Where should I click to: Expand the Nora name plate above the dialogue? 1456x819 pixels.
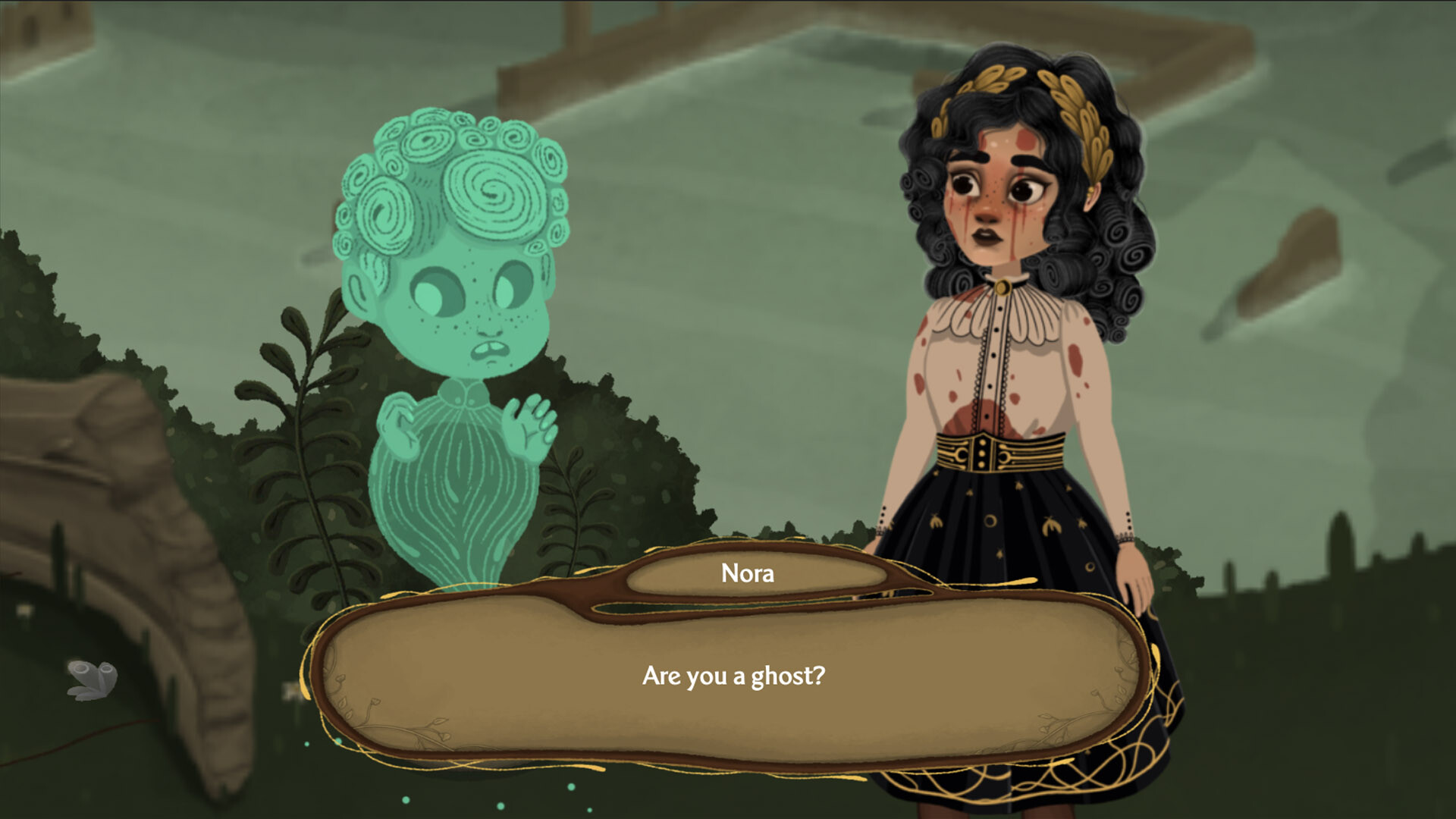747,574
